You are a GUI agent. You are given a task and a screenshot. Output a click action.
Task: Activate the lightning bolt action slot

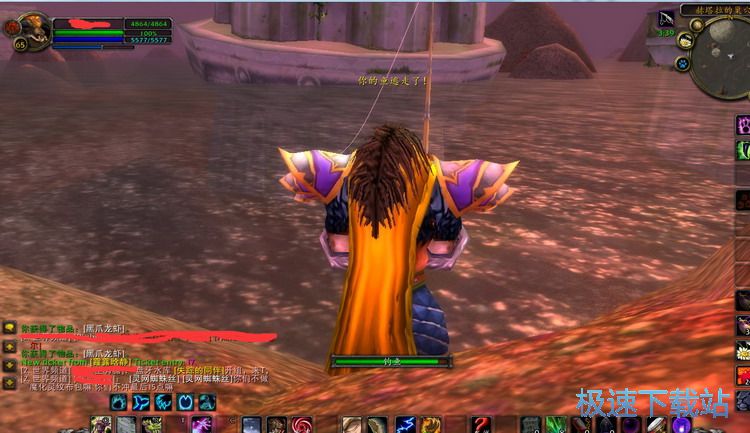coord(405,425)
